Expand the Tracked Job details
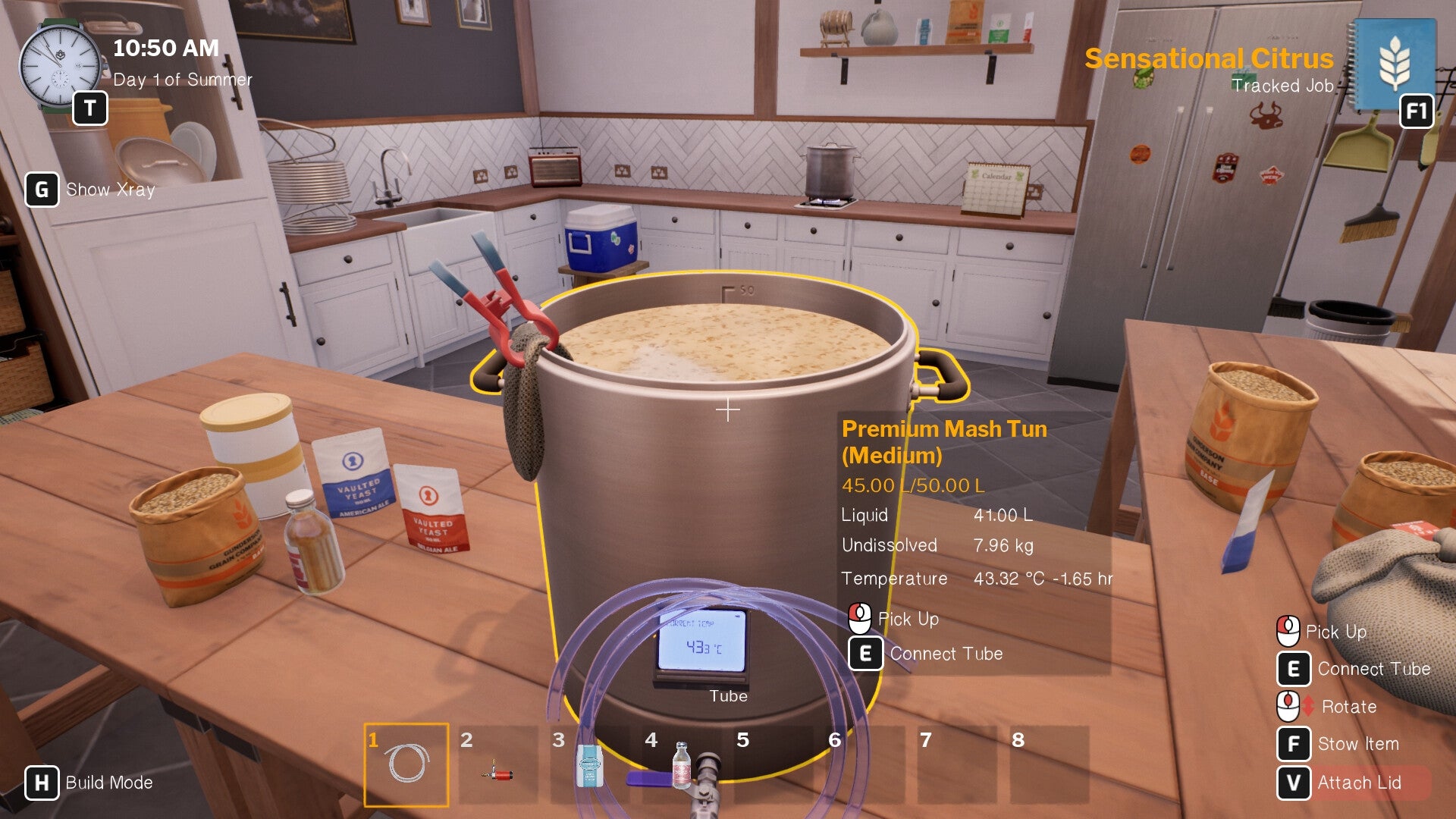1456x819 pixels. pos(1283,86)
